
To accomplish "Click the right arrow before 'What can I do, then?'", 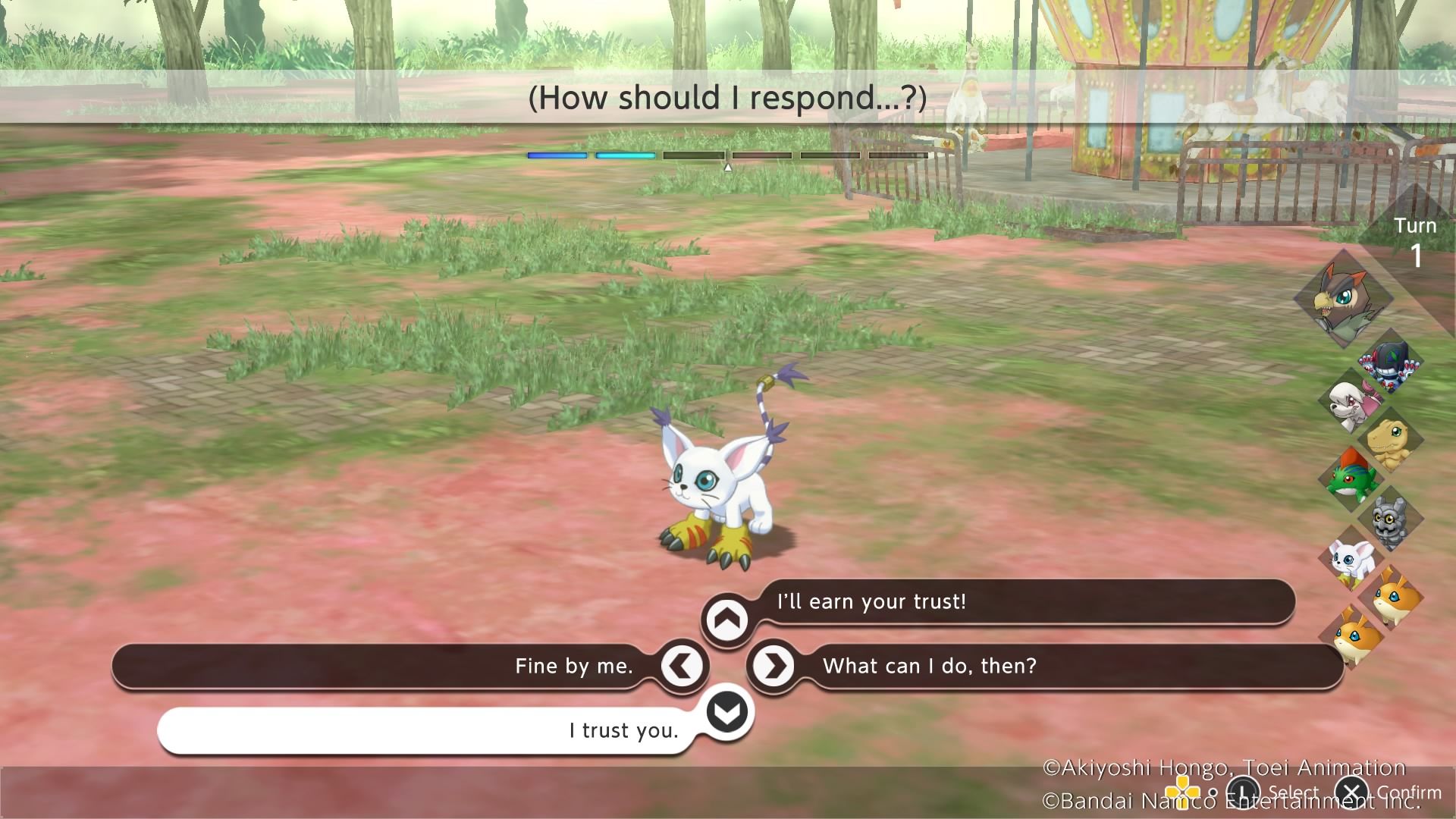I will 772,666.
